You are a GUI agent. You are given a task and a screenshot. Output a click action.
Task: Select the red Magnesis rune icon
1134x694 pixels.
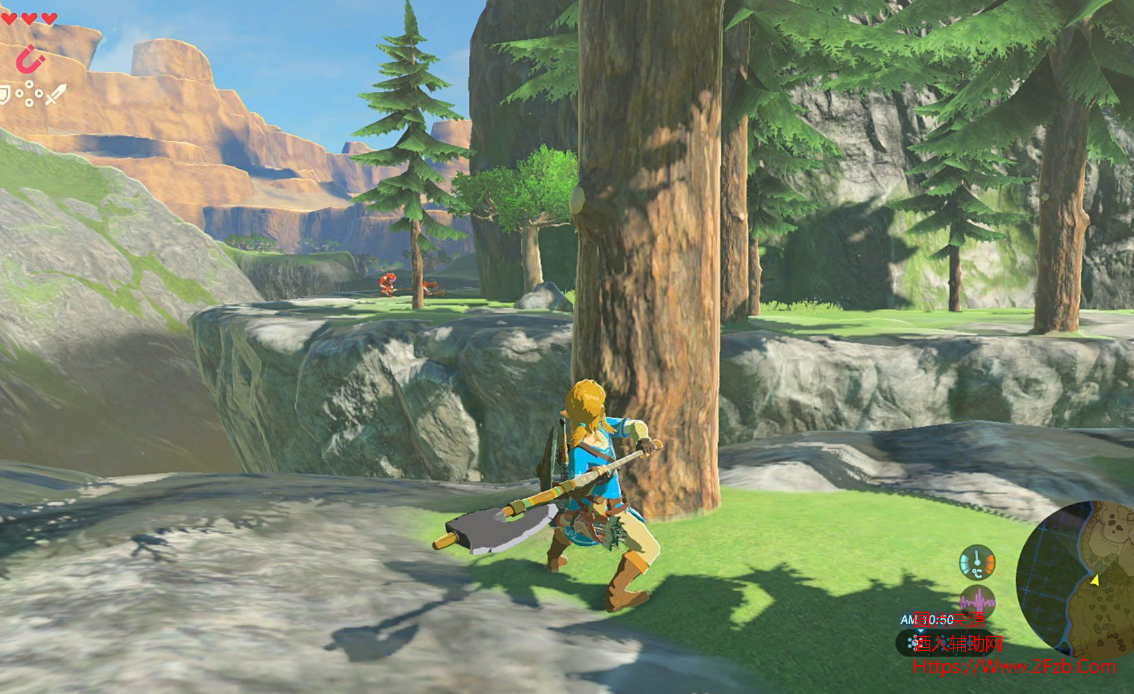coord(30,60)
